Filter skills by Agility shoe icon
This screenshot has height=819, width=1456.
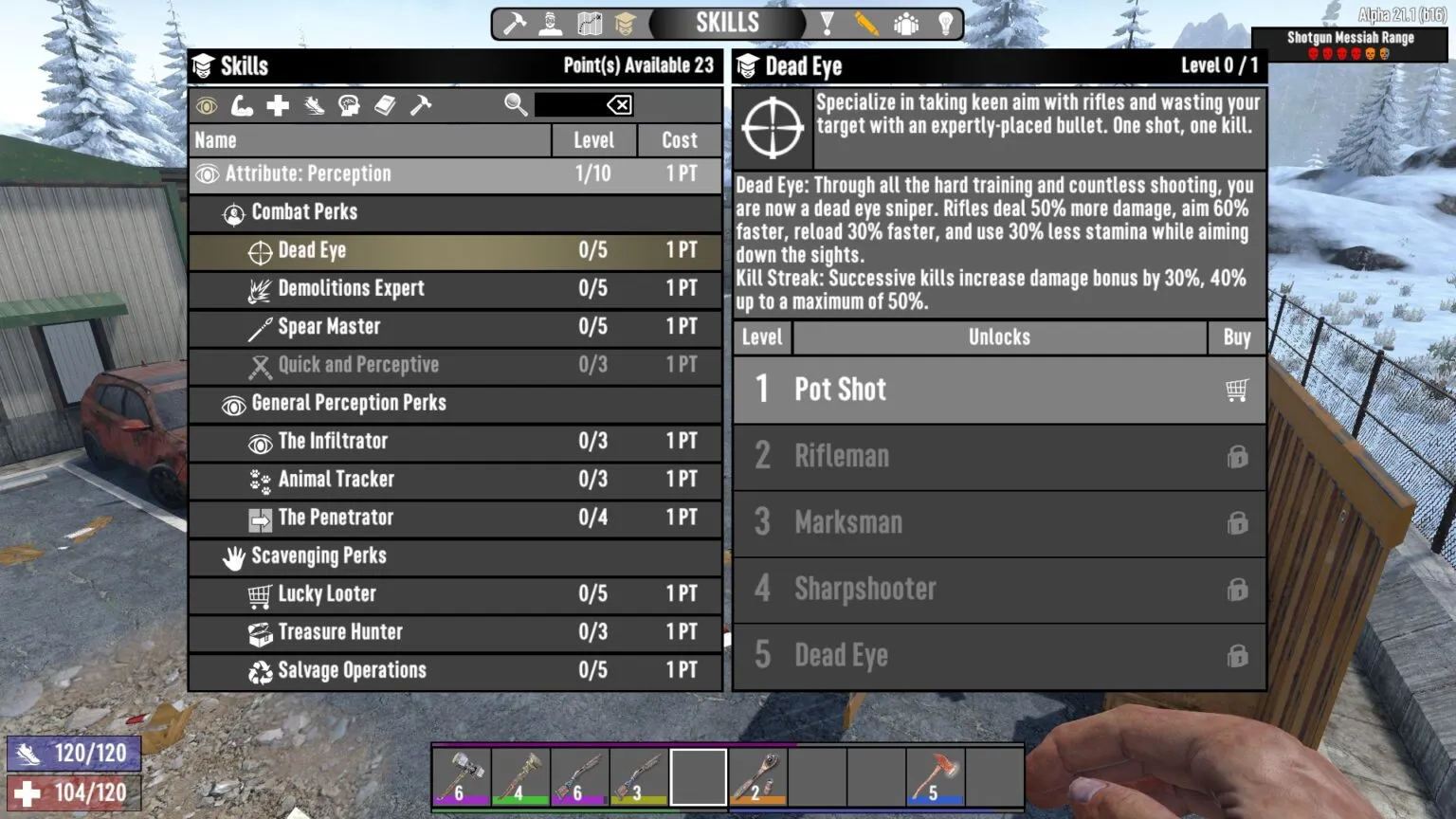click(313, 105)
